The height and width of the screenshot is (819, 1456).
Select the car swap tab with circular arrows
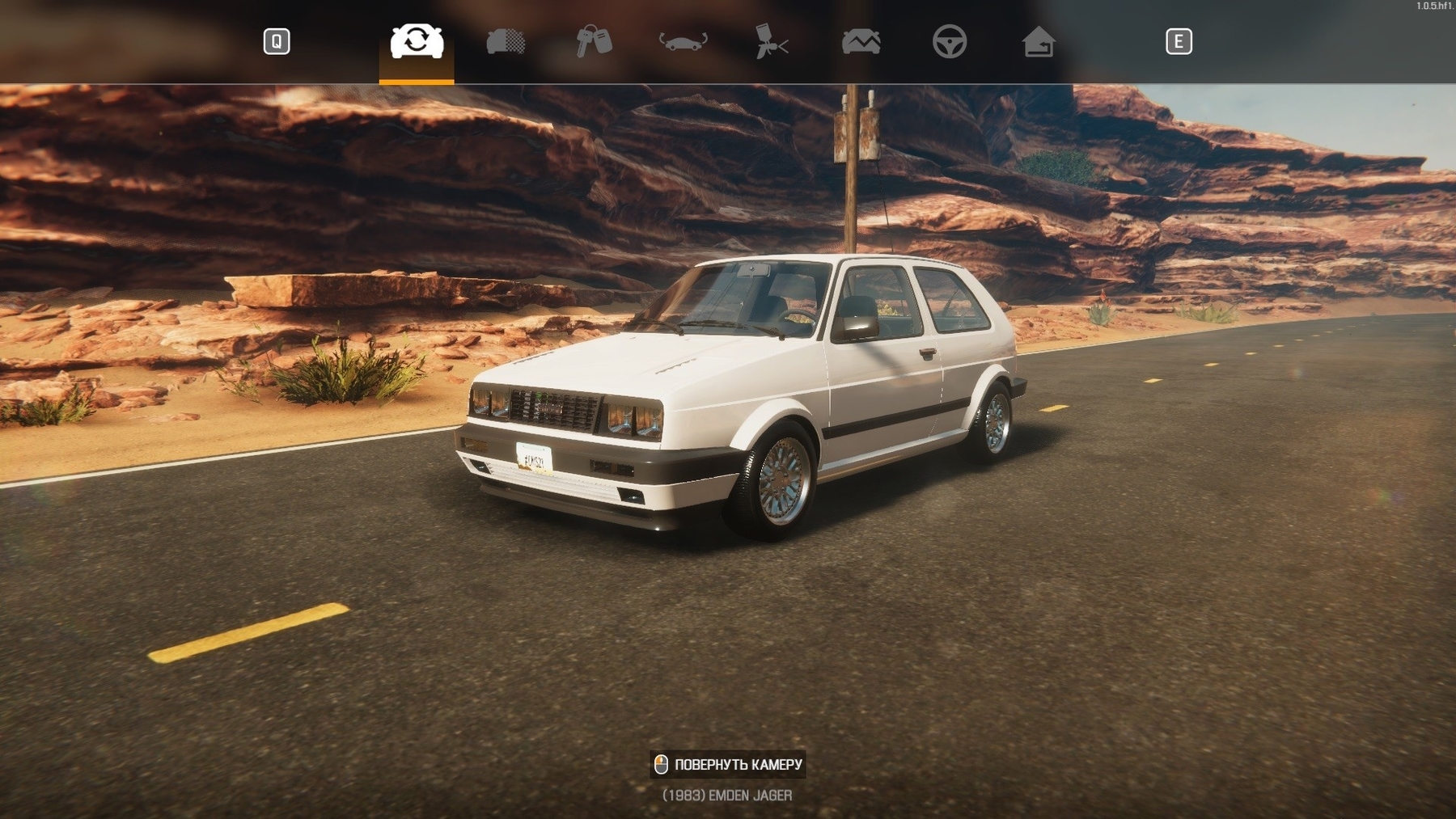(x=417, y=41)
